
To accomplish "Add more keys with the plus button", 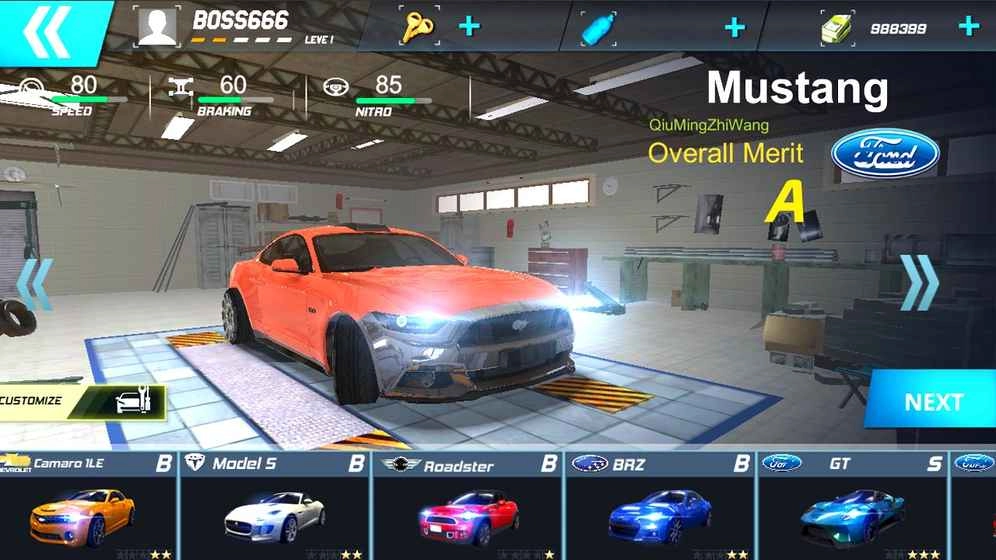I will [x=469, y=26].
